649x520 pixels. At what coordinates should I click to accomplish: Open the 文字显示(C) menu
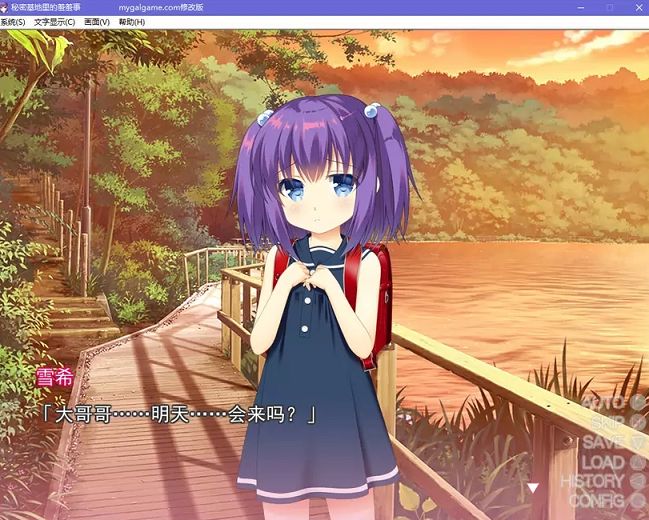pyautogui.click(x=54, y=22)
